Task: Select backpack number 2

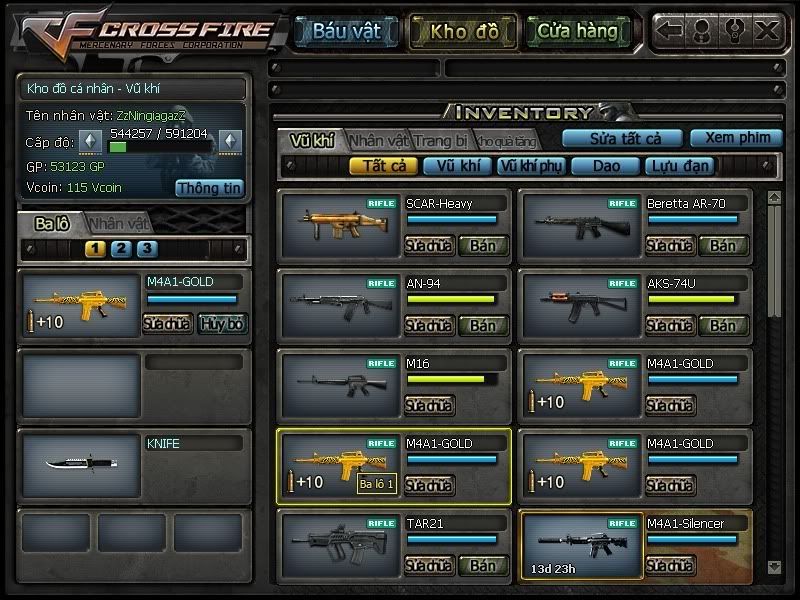Action: point(121,249)
